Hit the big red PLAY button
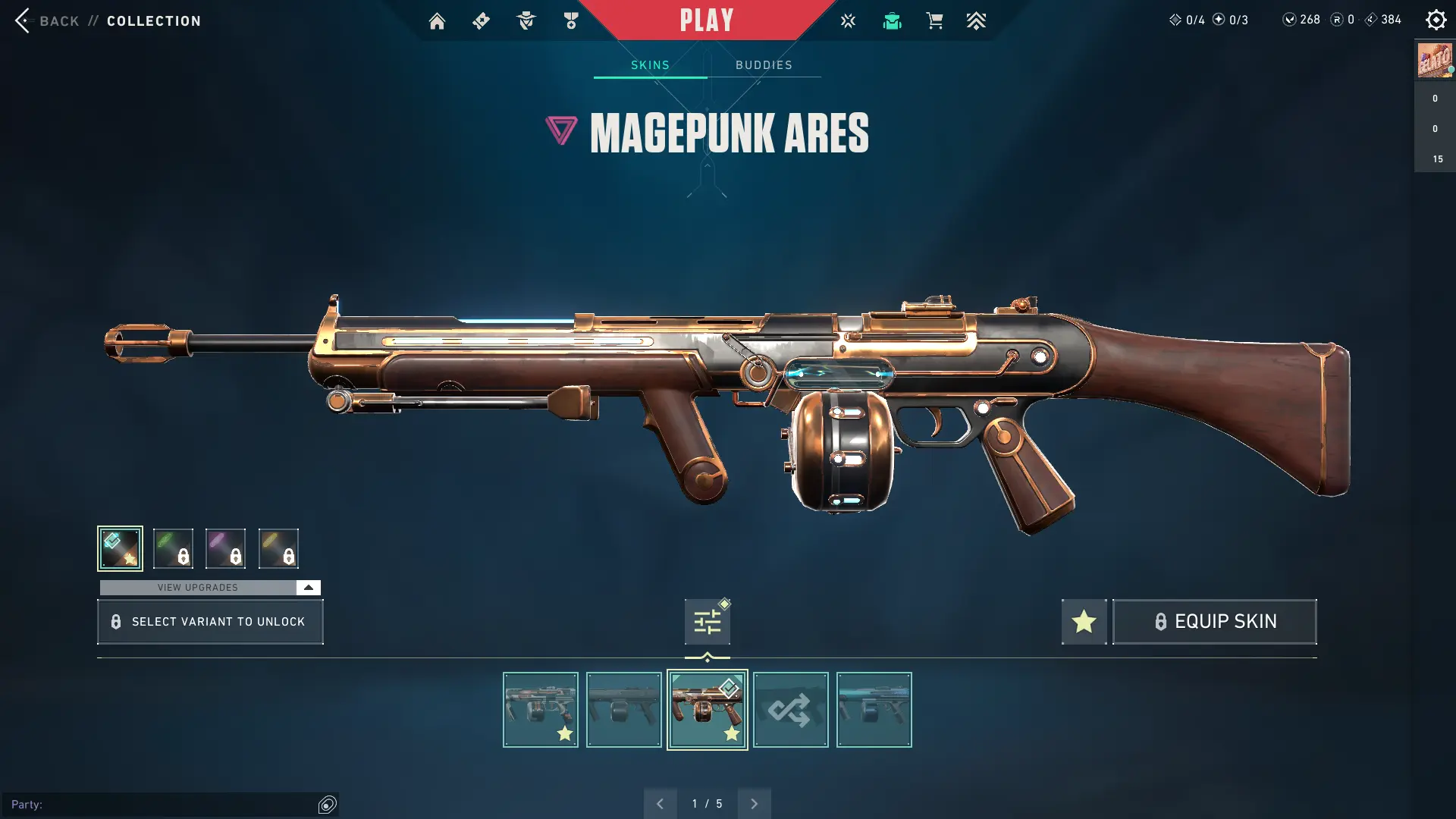 [706, 20]
